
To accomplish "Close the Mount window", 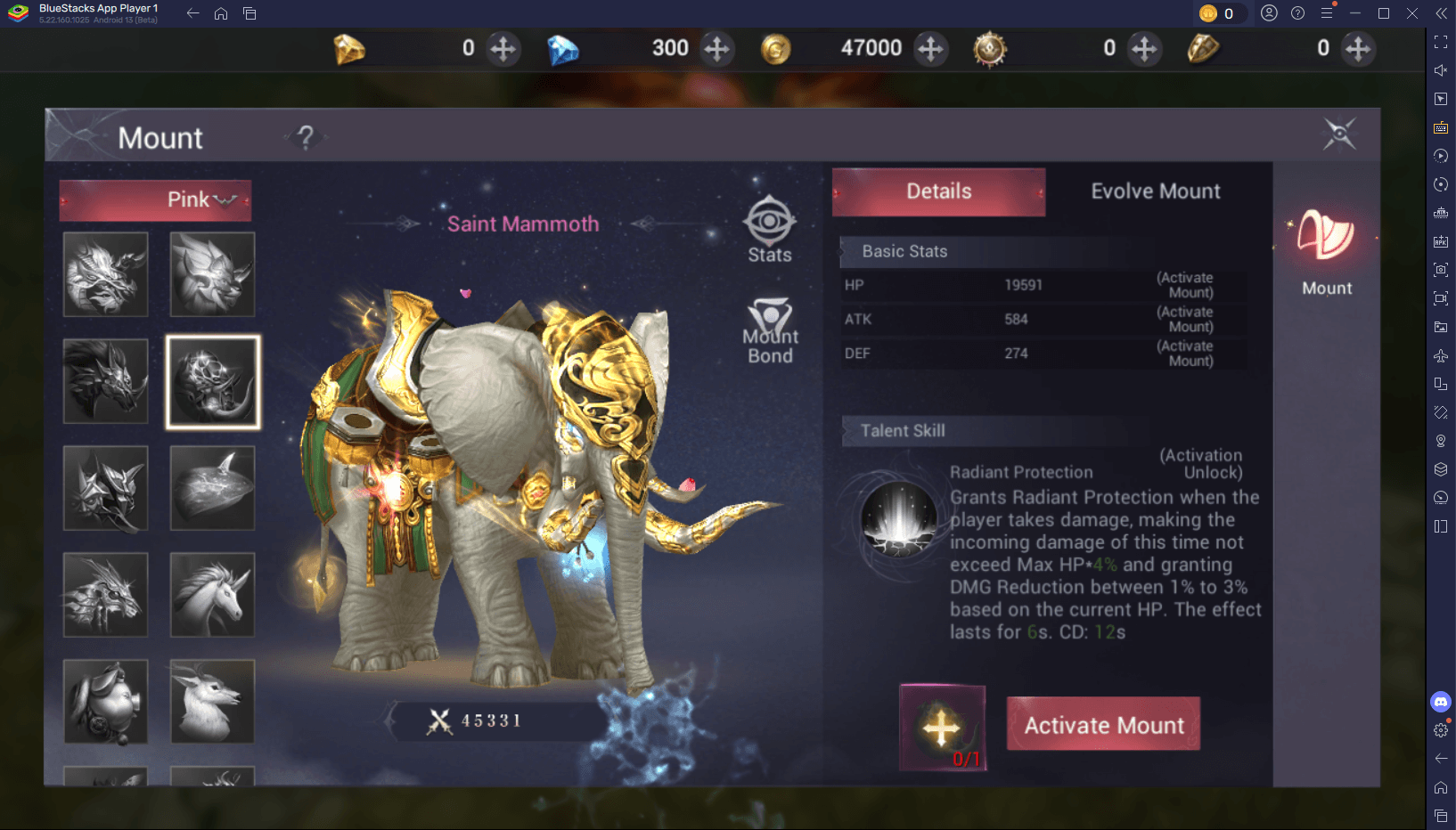I will (x=1338, y=134).
